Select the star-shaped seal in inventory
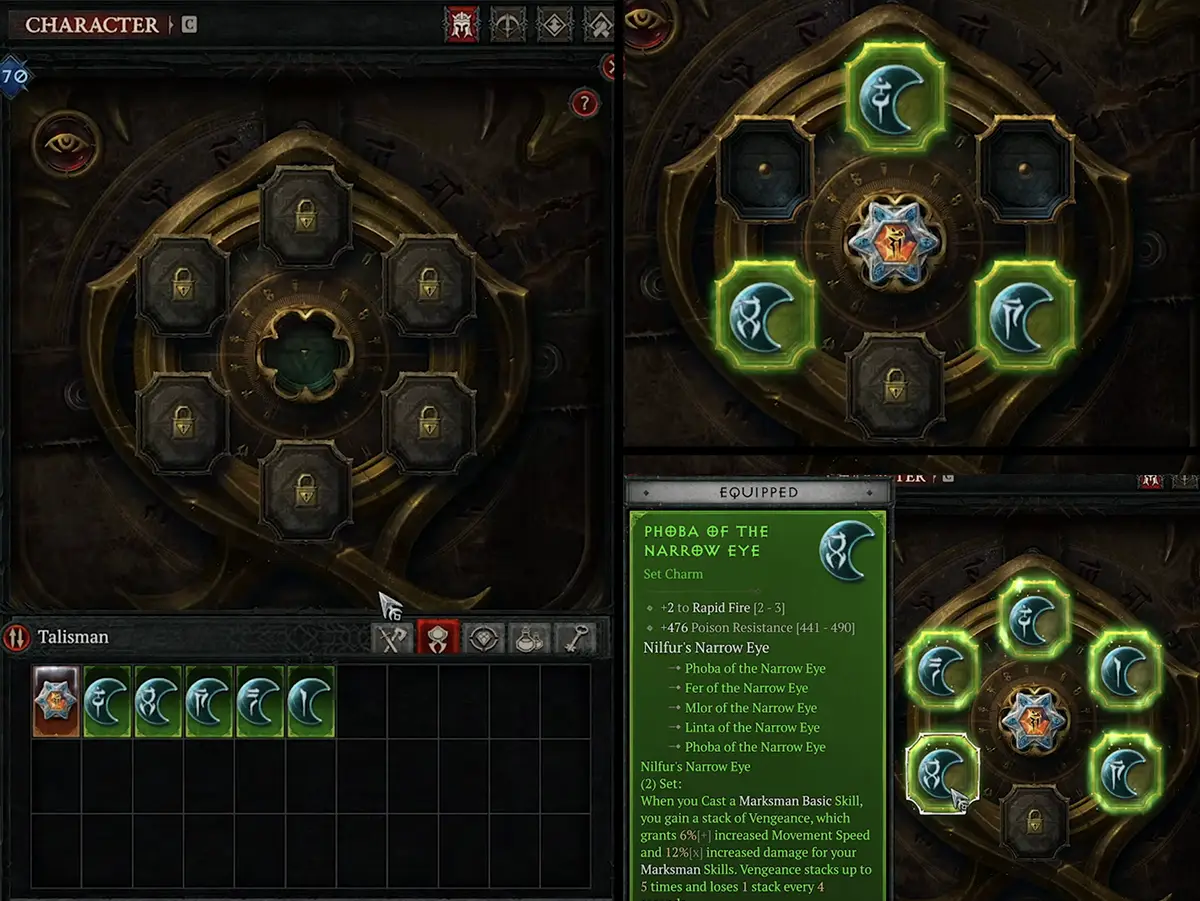Image resolution: width=1200 pixels, height=901 pixels. 56,702
